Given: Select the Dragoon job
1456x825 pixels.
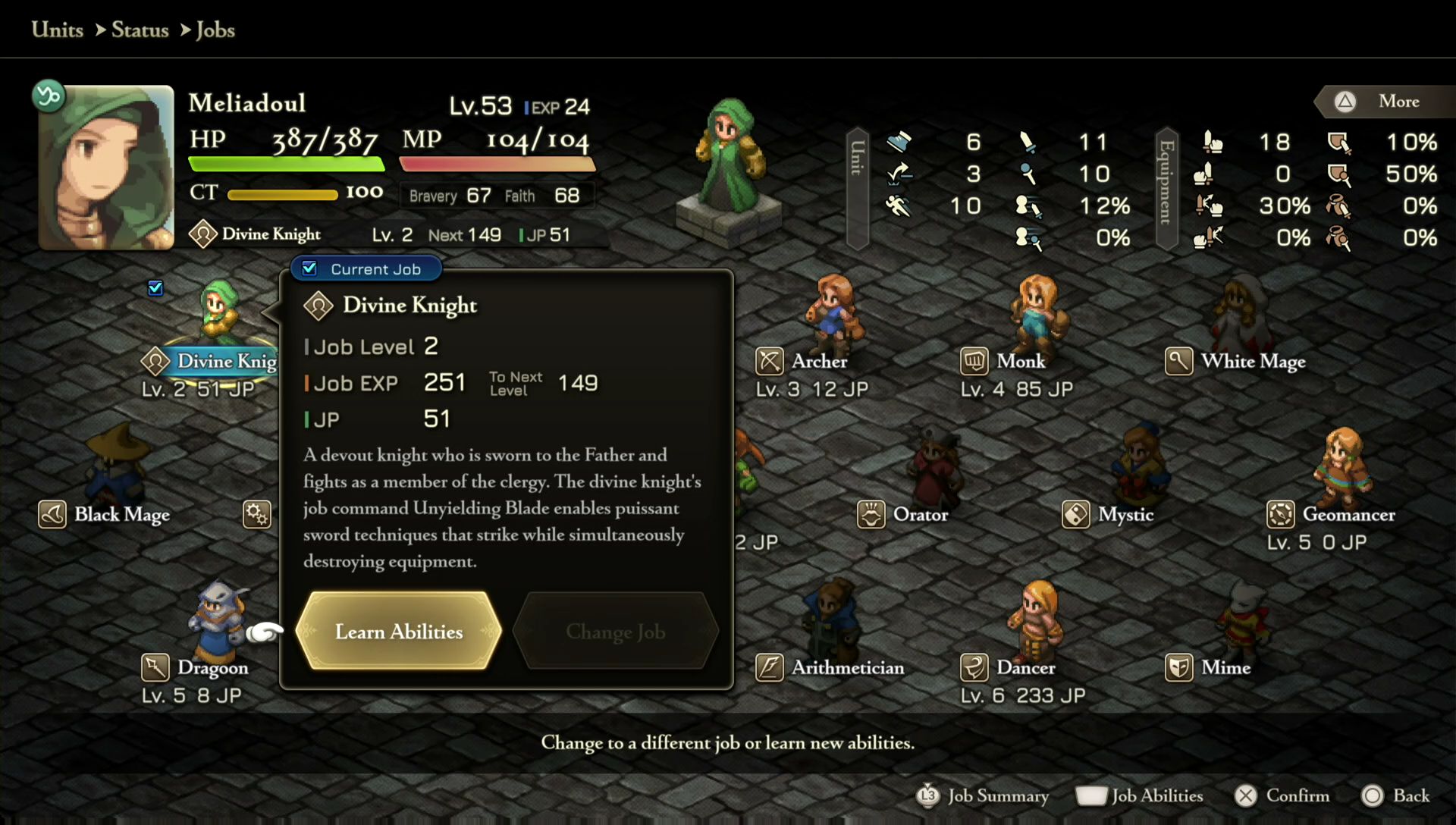Looking at the screenshot, I should [212, 667].
